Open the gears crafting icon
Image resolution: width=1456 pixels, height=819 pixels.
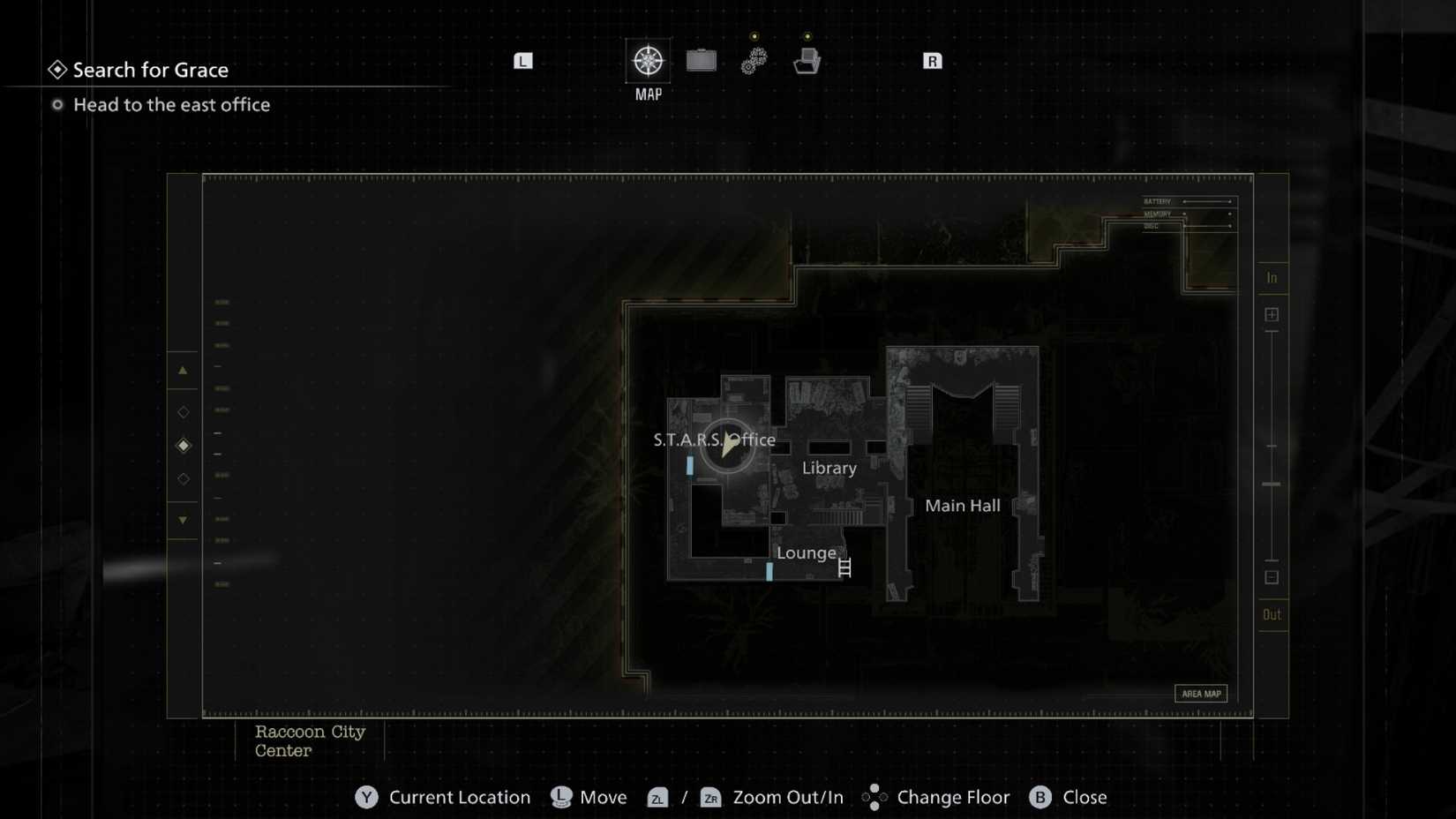point(753,60)
